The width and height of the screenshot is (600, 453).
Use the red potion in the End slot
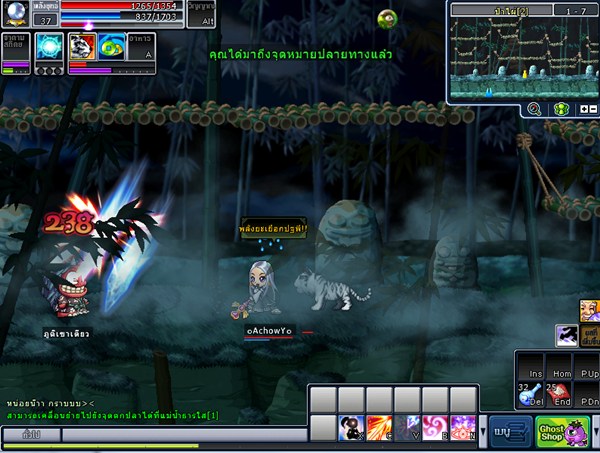click(x=559, y=394)
